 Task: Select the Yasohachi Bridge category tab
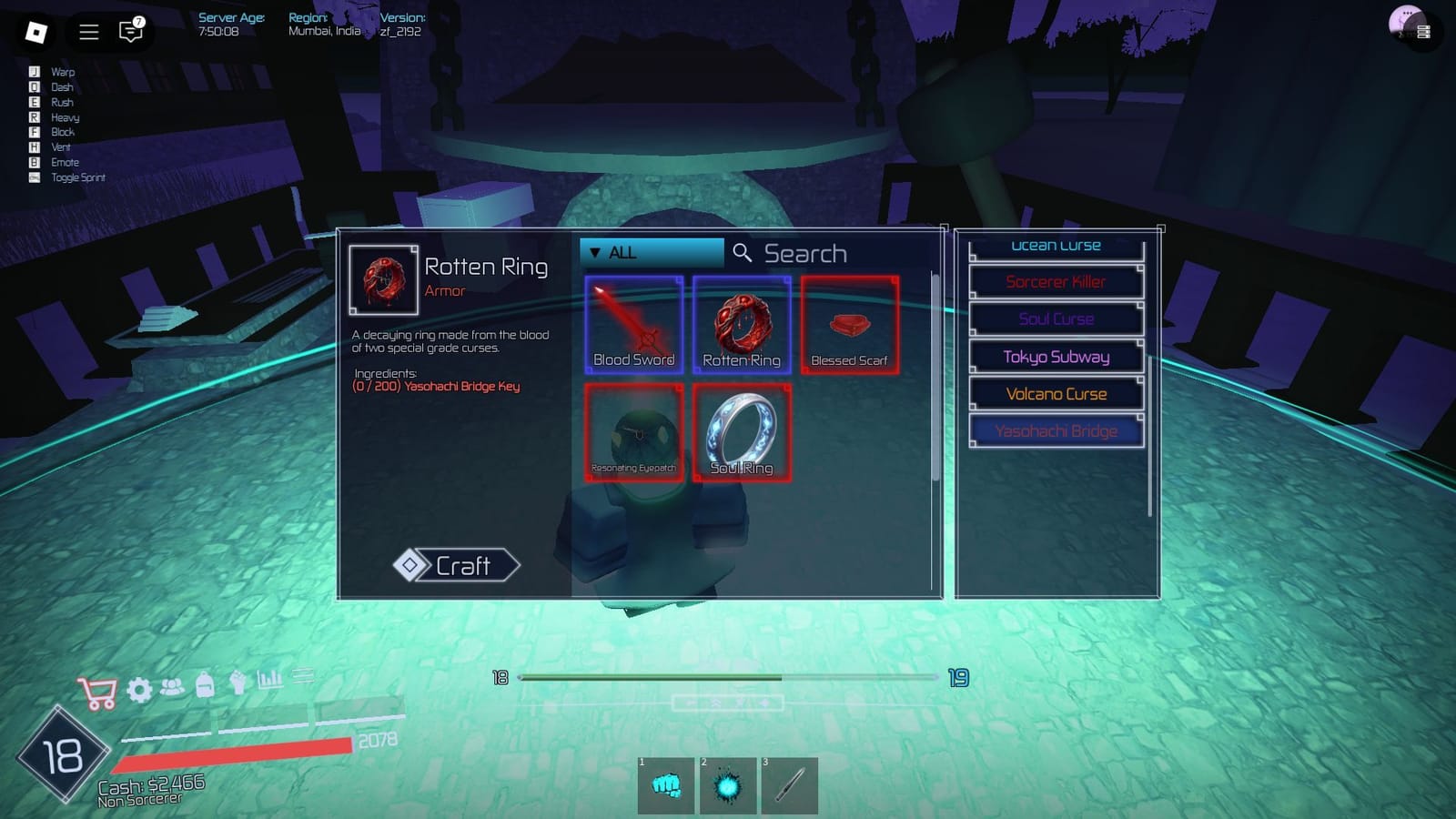coord(1056,430)
